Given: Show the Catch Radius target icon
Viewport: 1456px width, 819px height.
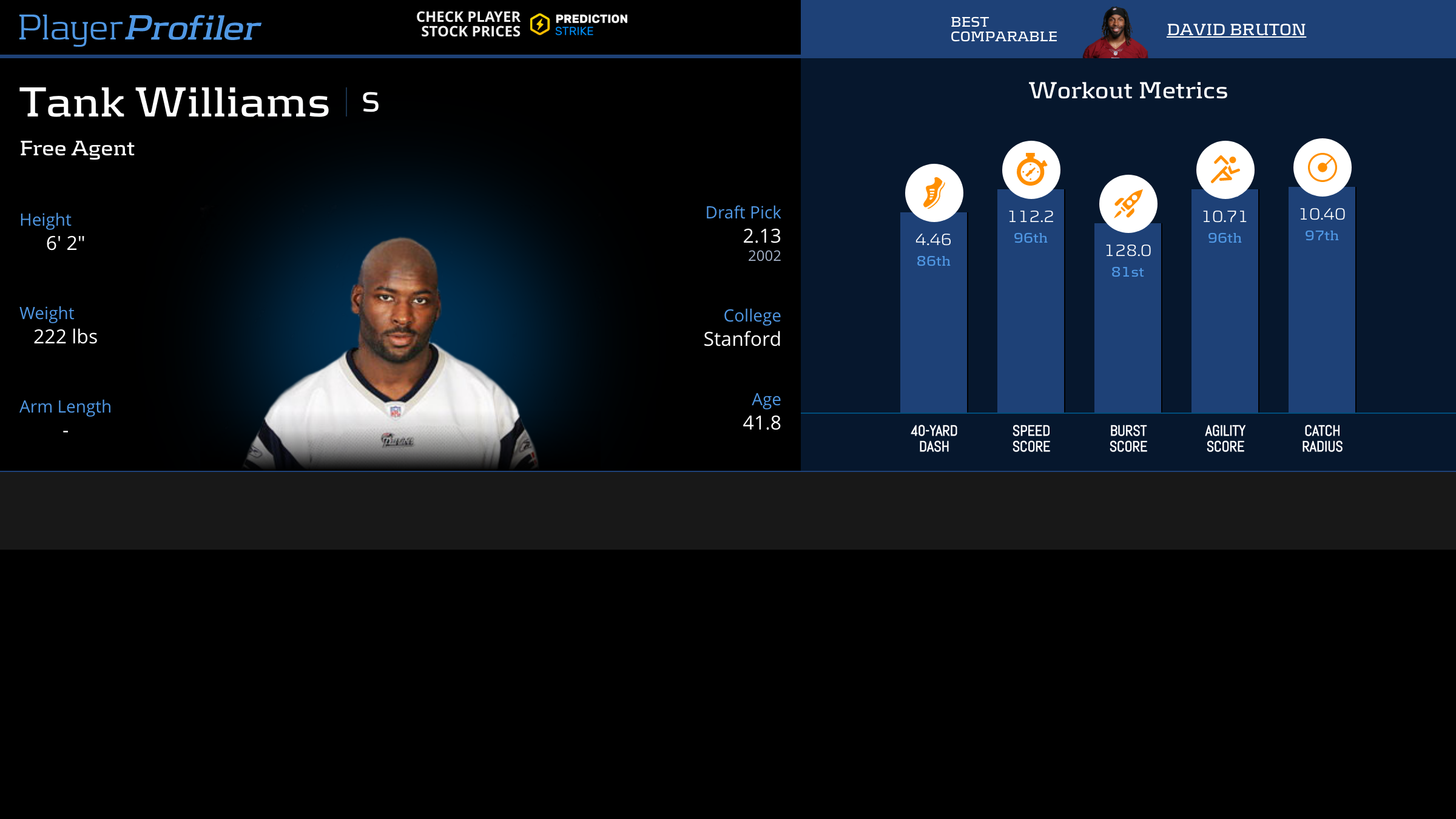Looking at the screenshot, I should click(1322, 167).
